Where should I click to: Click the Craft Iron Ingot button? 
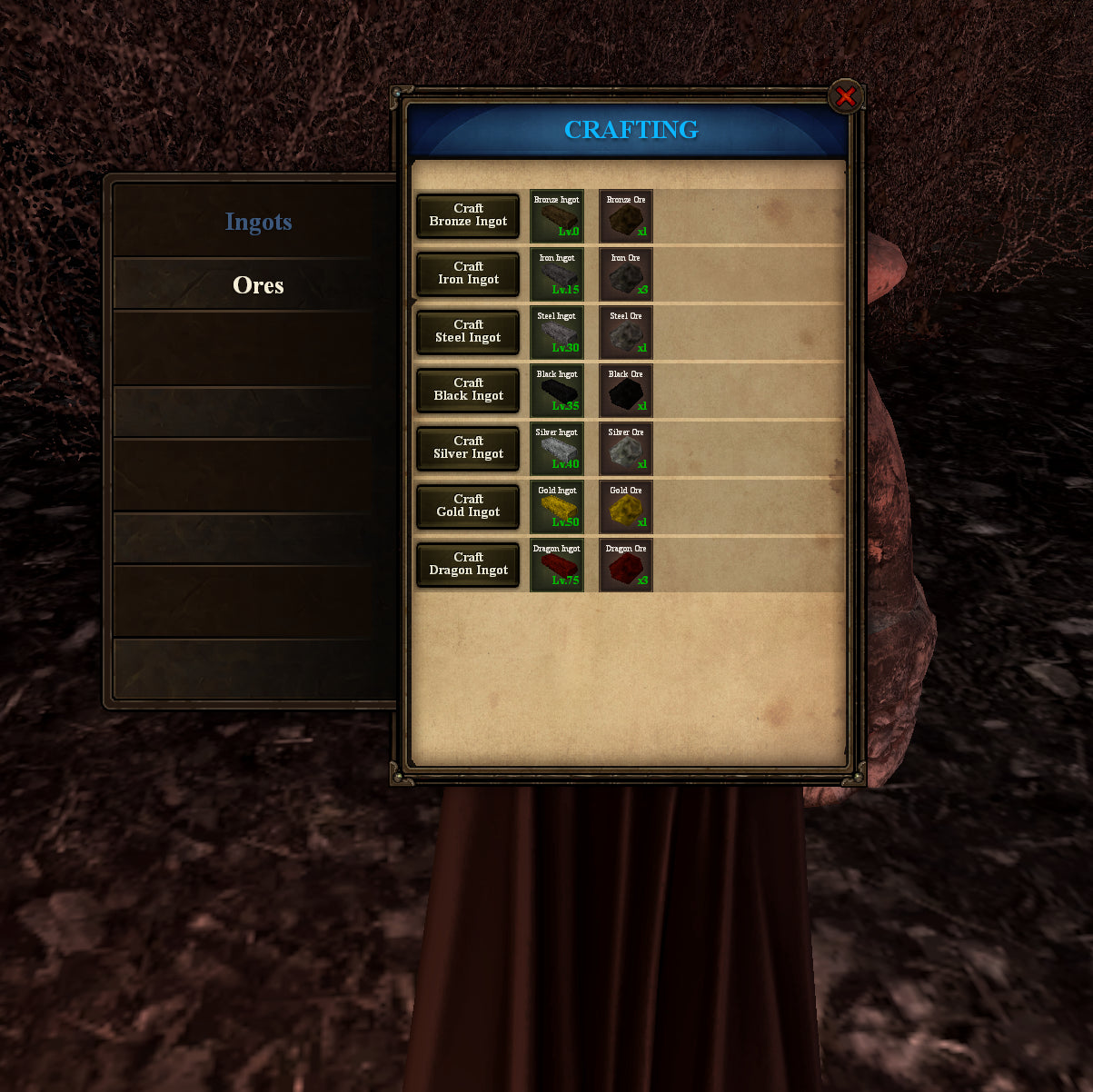tap(468, 273)
